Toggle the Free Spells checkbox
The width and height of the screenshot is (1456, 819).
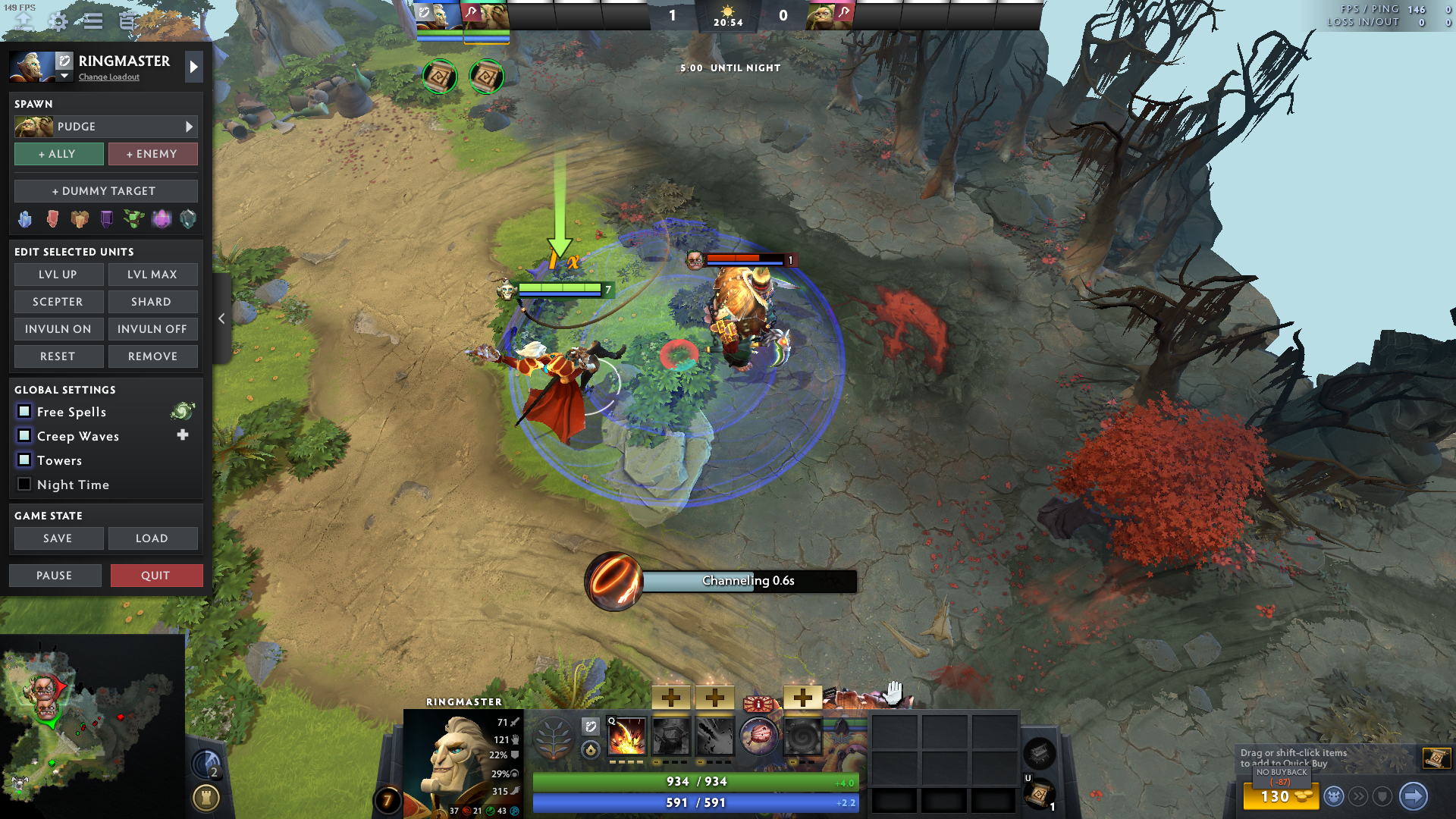24,411
